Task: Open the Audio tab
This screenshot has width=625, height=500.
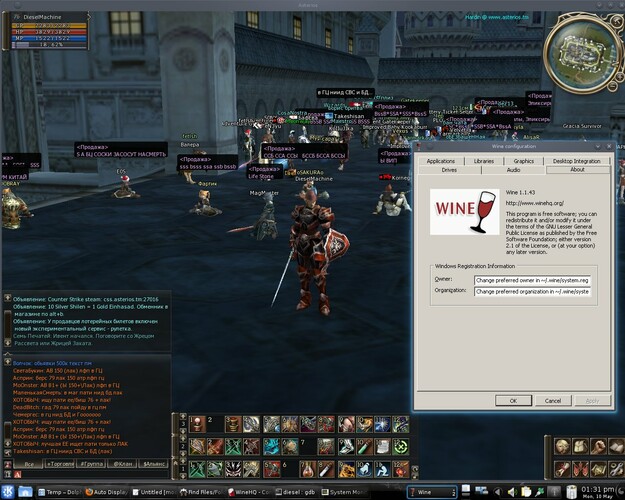Action: point(513,170)
